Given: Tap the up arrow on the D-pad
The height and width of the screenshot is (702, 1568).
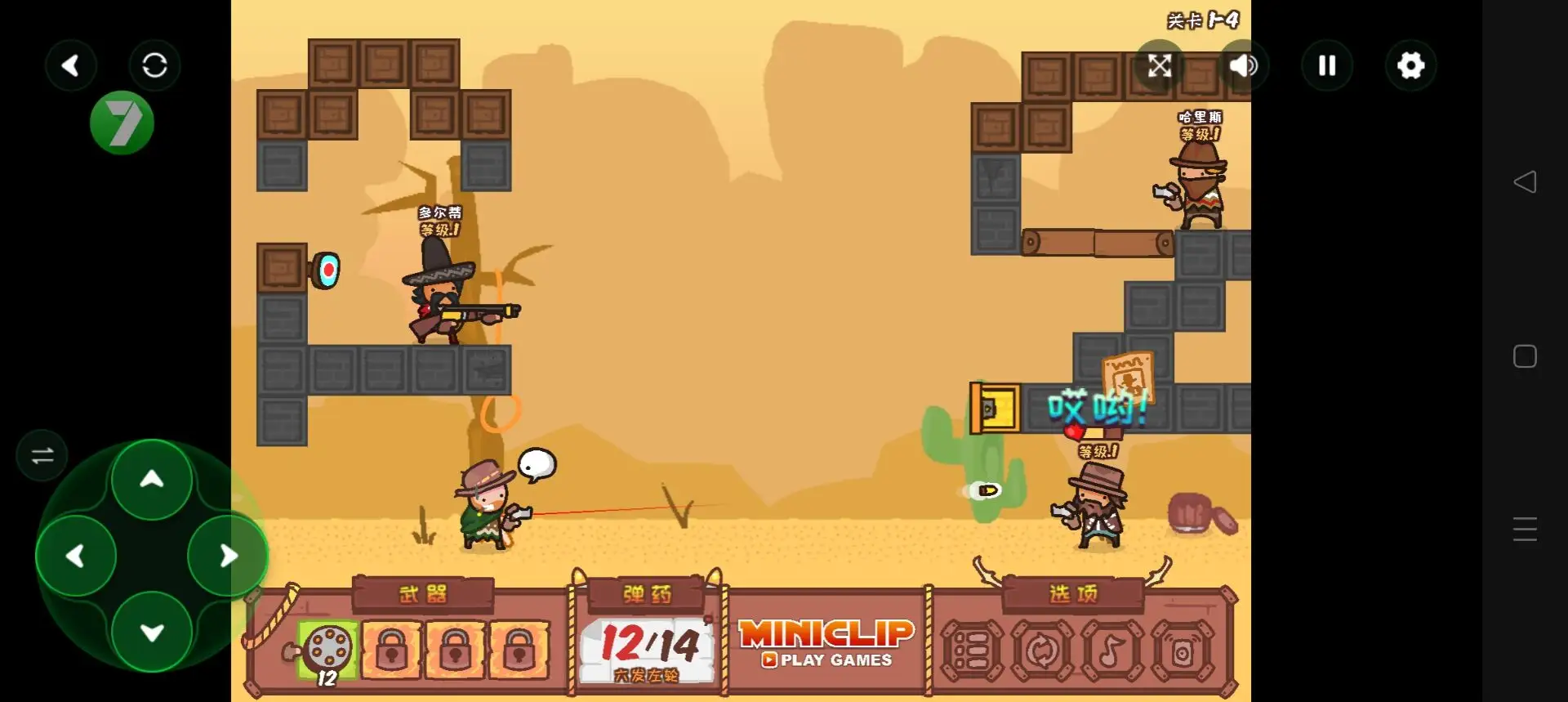Looking at the screenshot, I should click(x=152, y=480).
